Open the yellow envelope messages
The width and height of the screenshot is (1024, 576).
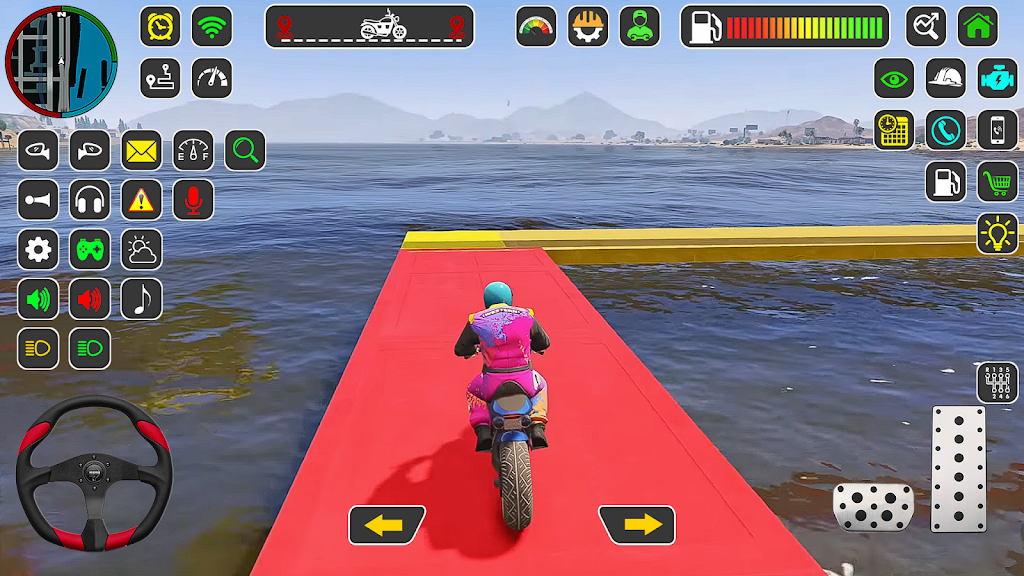click(x=142, y=151)
